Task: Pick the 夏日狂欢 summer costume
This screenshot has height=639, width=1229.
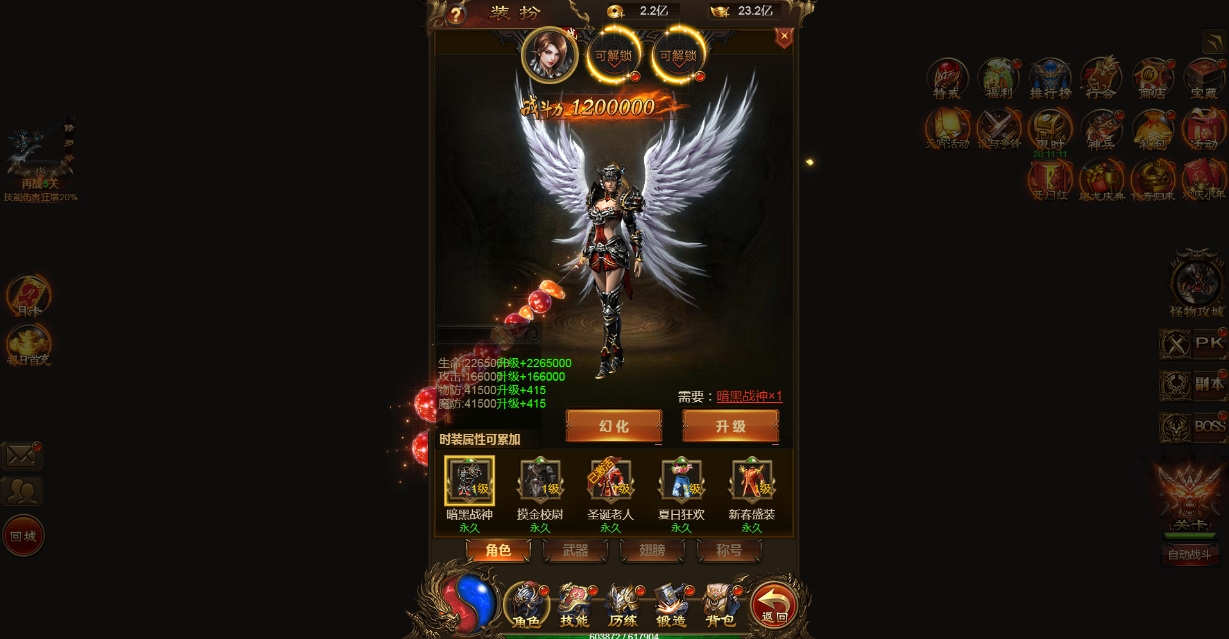Action: tap(681, 482)
